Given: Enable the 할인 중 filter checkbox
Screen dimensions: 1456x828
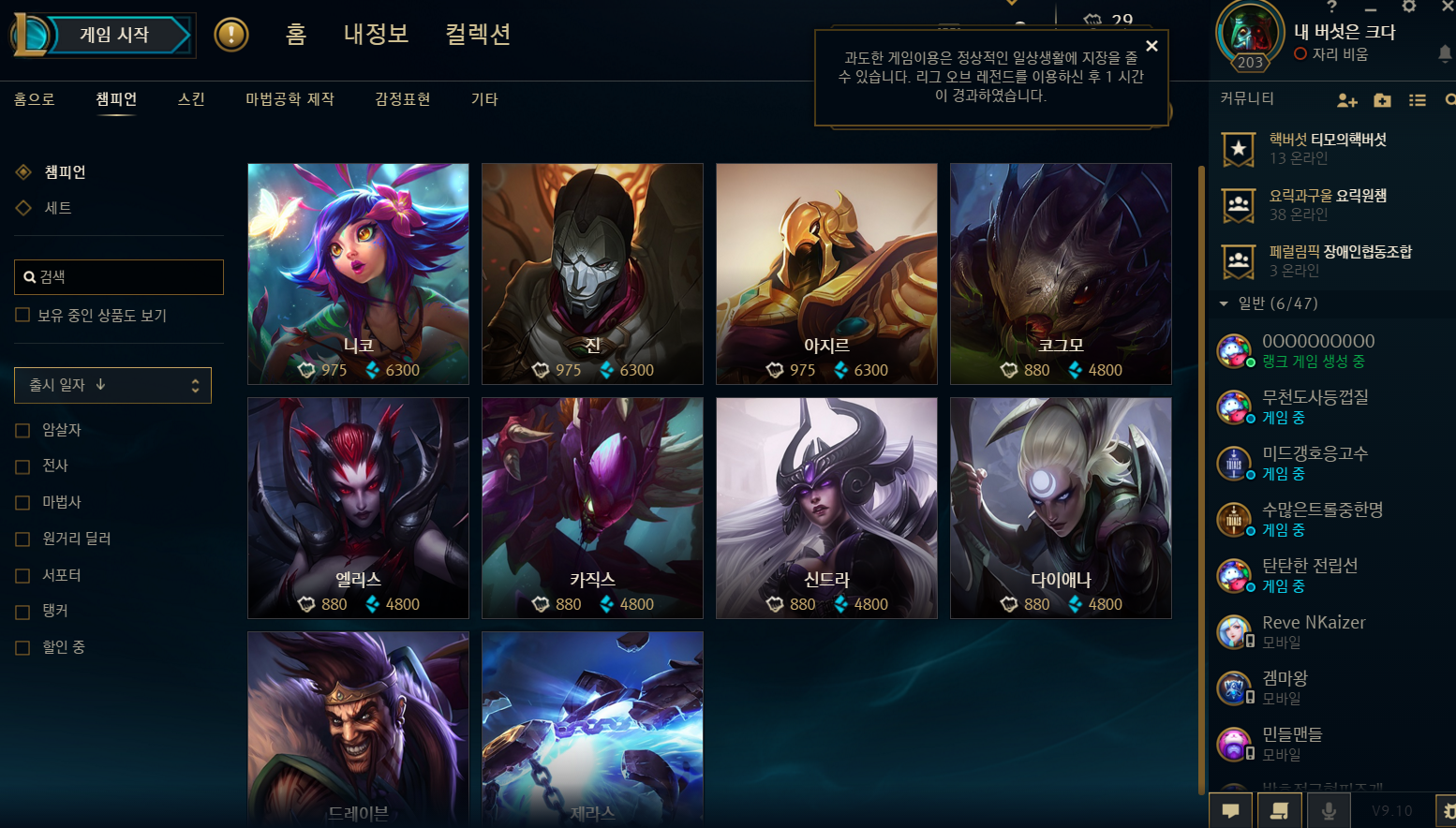Looking at the screenshot, I should coord(21,646).
